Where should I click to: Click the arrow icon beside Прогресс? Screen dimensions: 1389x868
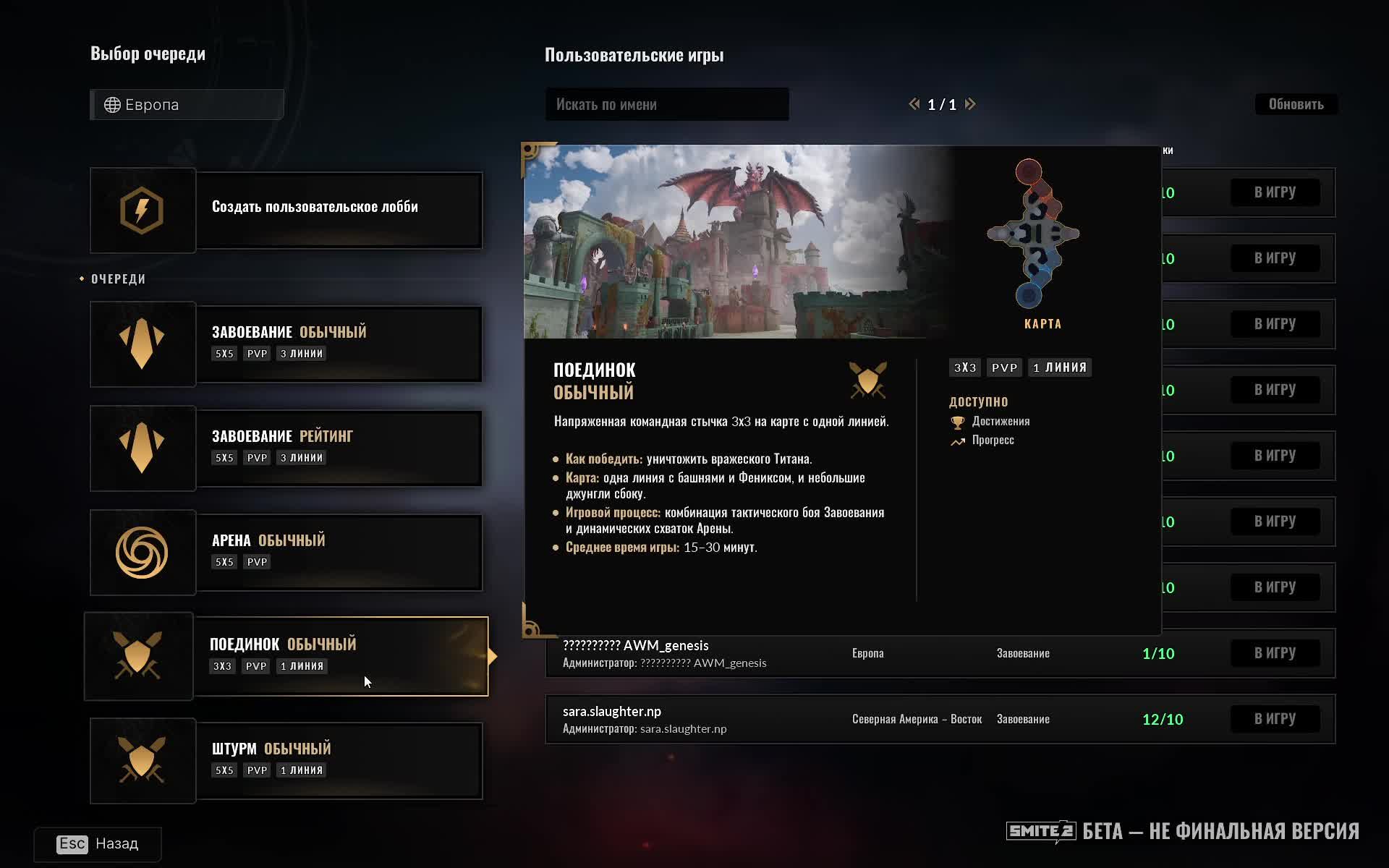956,441
